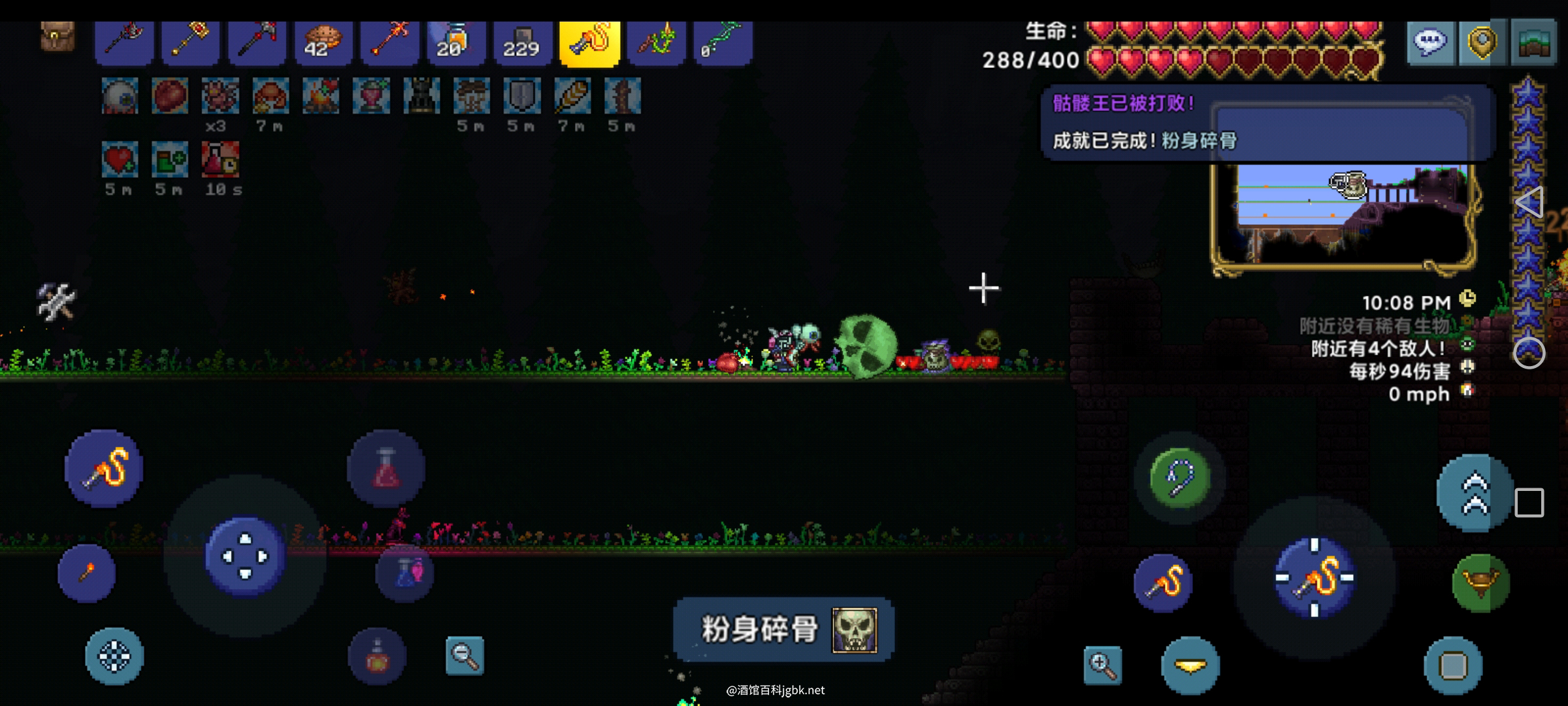Zoom out with the minus magnifier
Image resolution: width=1568 pixels, height=706 pixels.
click(465, 655)
